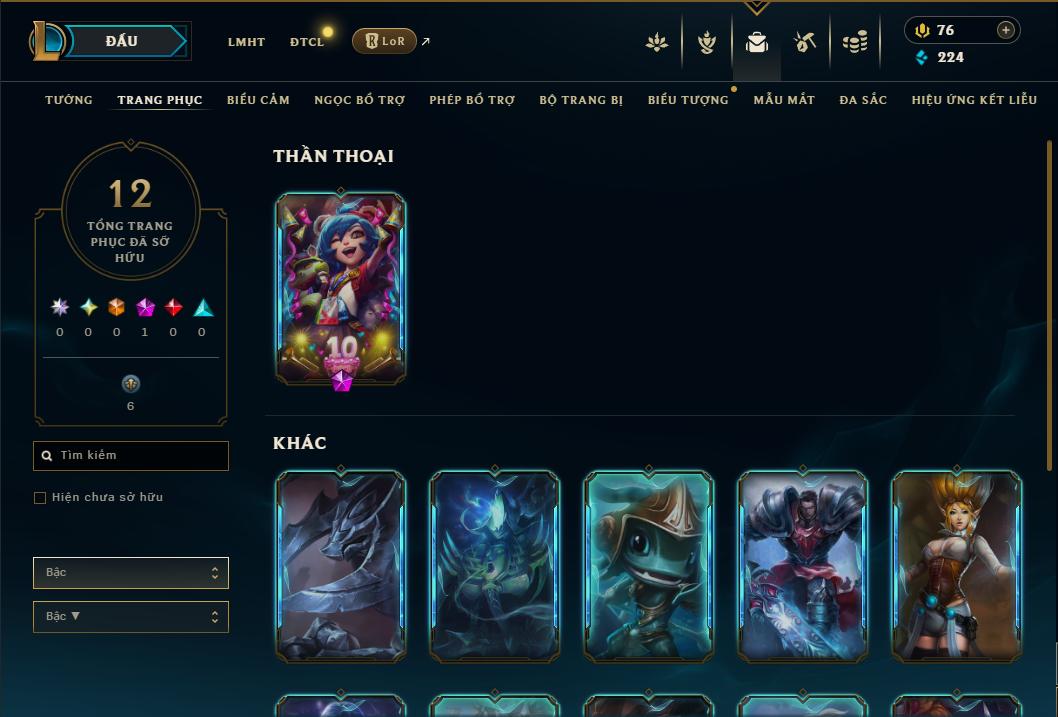
Task: Show the BỘ TRANG BỊ tab
Action: click(581, 100)
